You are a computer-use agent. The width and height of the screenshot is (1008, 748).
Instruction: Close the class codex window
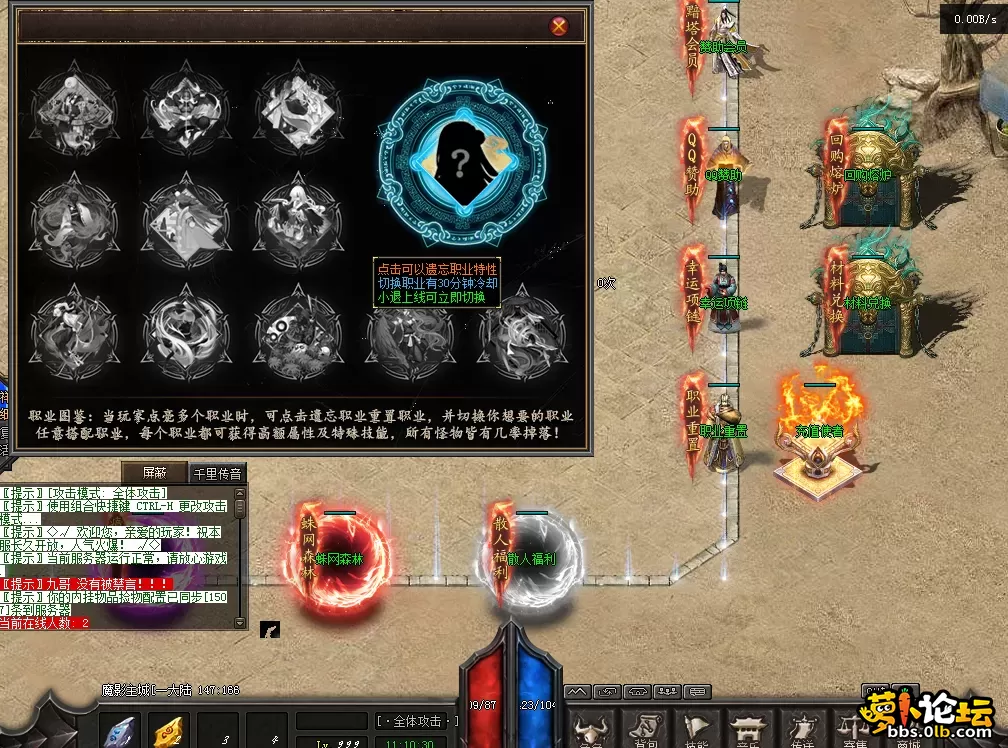tap(559, 26)
